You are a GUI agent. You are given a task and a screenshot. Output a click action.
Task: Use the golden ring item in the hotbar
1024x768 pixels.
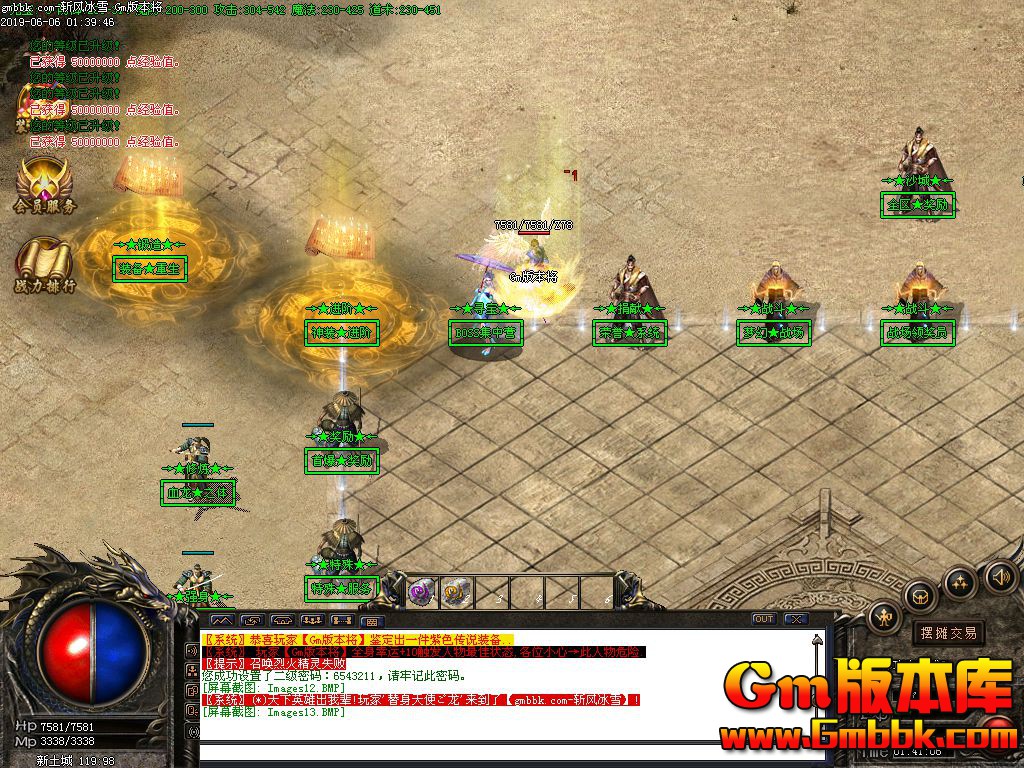[457, 591]
